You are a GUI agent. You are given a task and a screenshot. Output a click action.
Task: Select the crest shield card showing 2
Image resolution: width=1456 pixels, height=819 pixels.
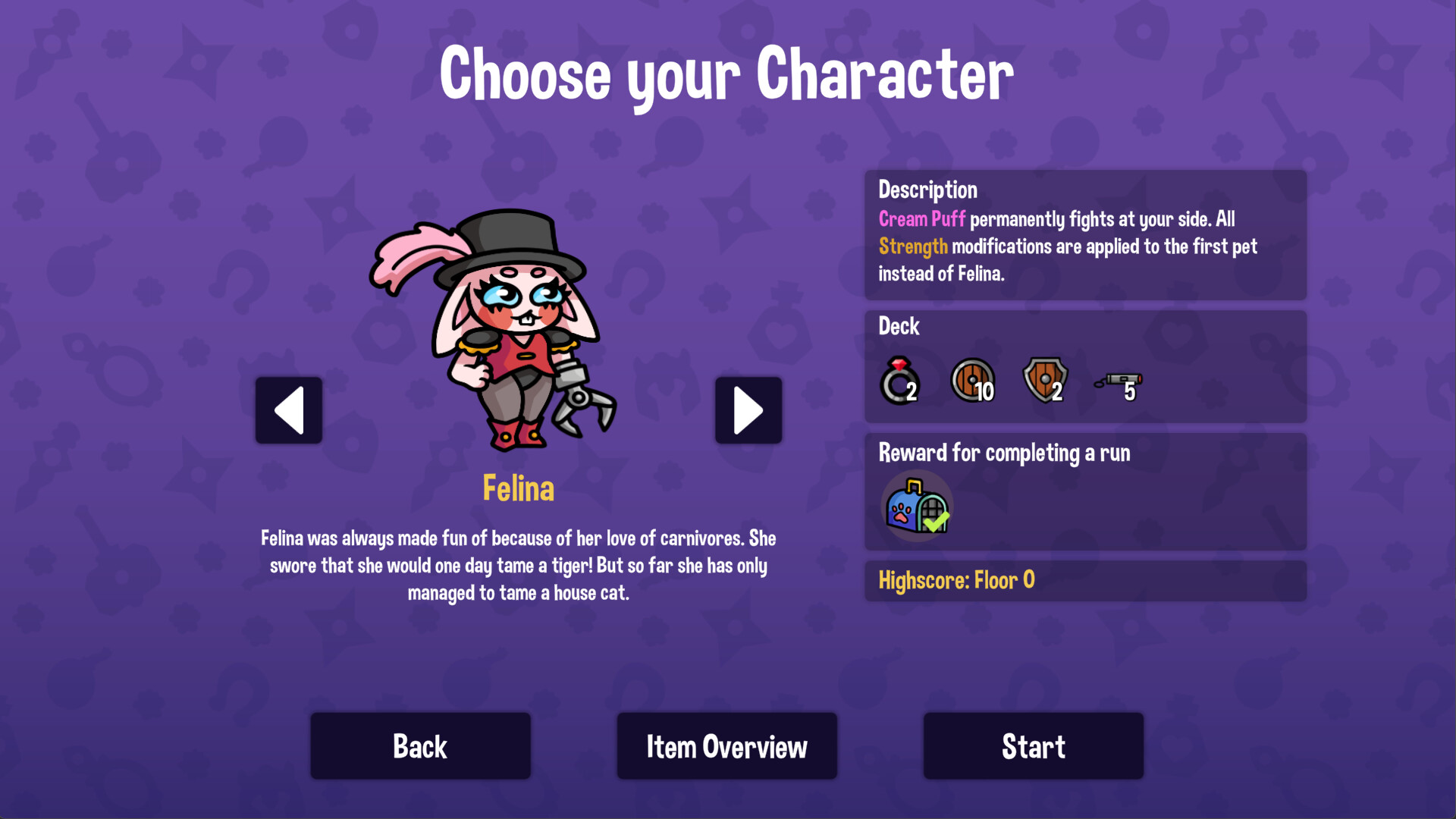pyautogui.click(x=1043, y=379)
